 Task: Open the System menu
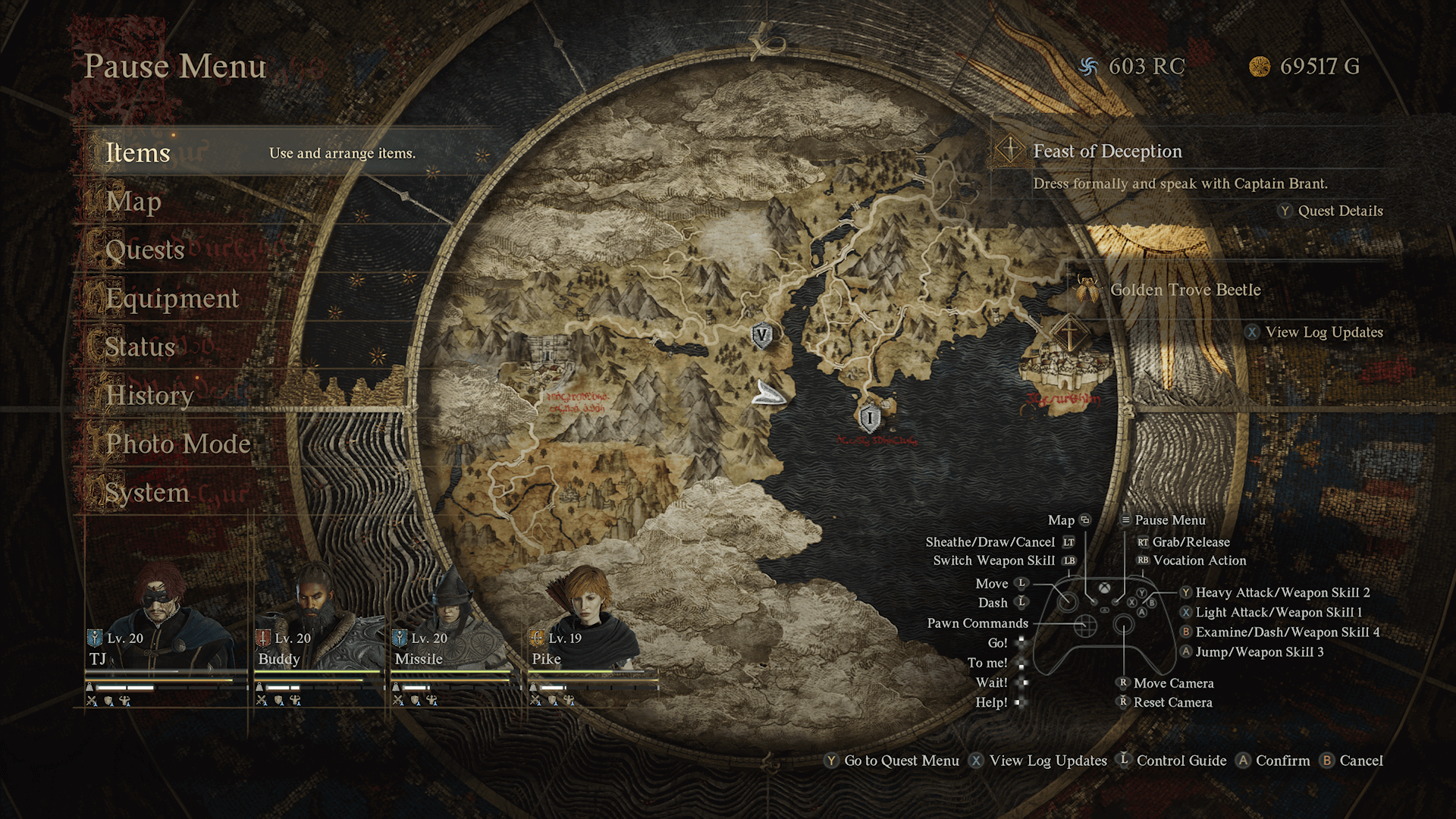147,493
